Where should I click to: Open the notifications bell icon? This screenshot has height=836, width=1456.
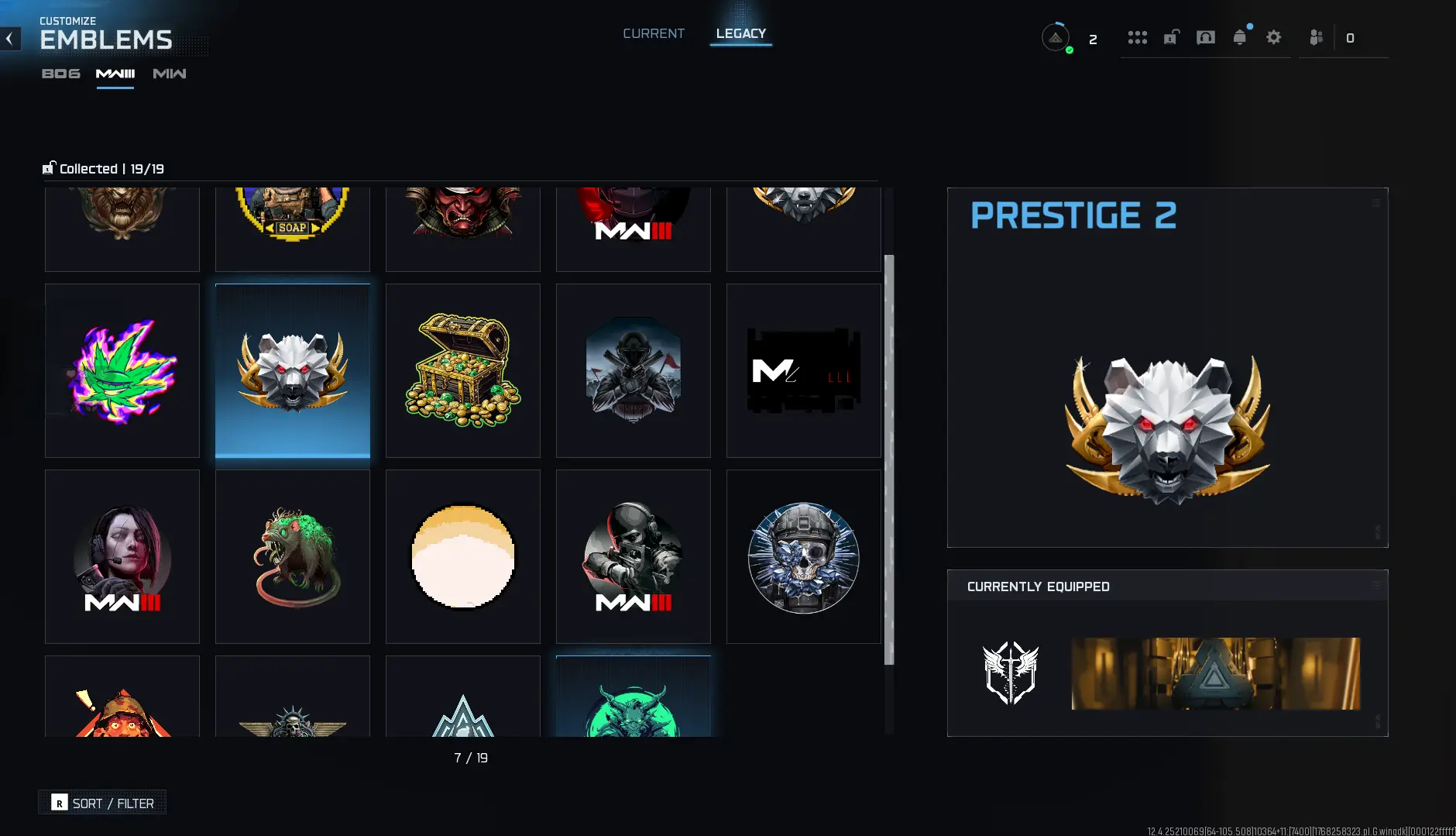(1241, 37)
